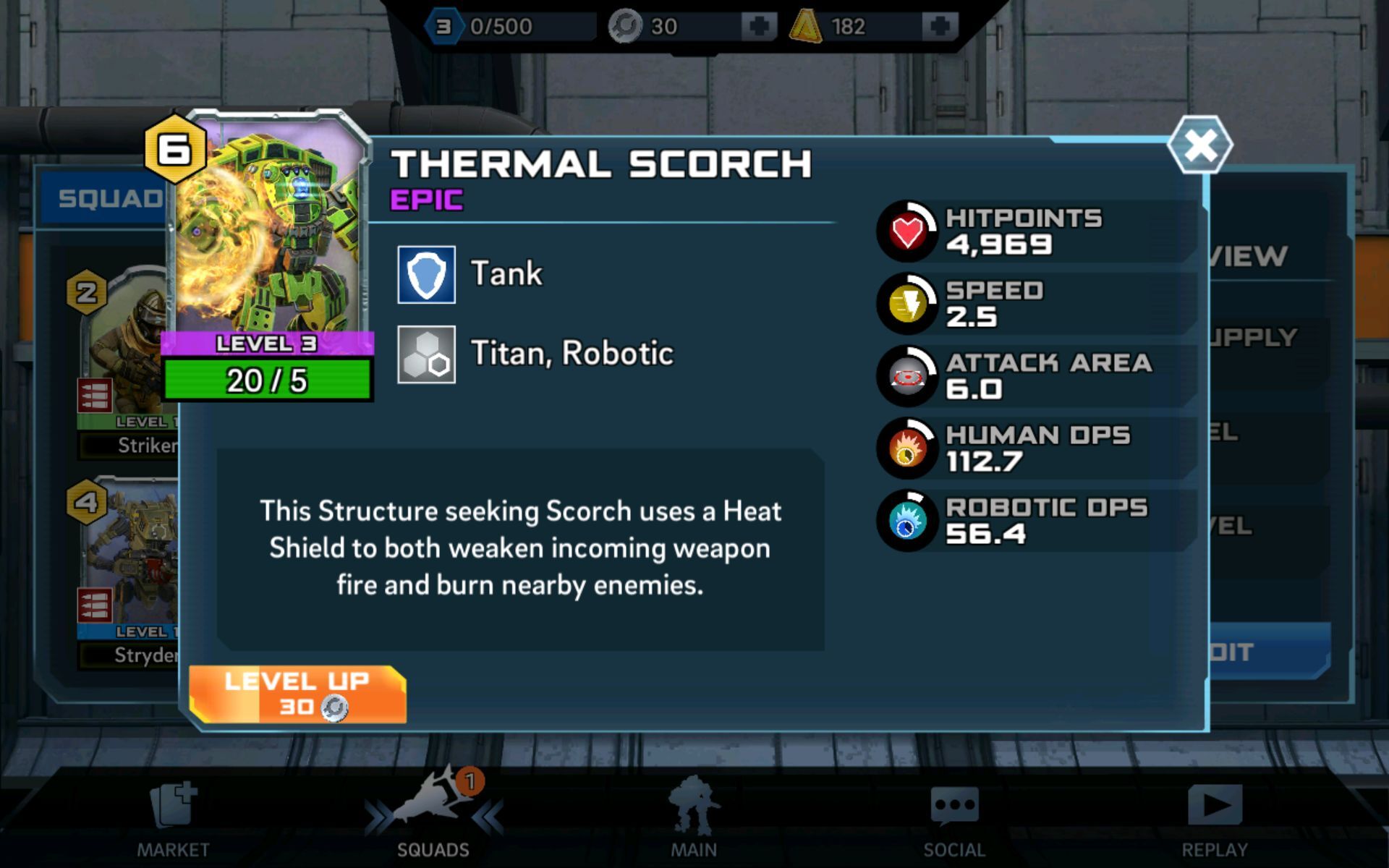This screenshot has height=868, width=1389.
Task: Click the scrap wrench currency icon
Action: [x=624, y=25]
